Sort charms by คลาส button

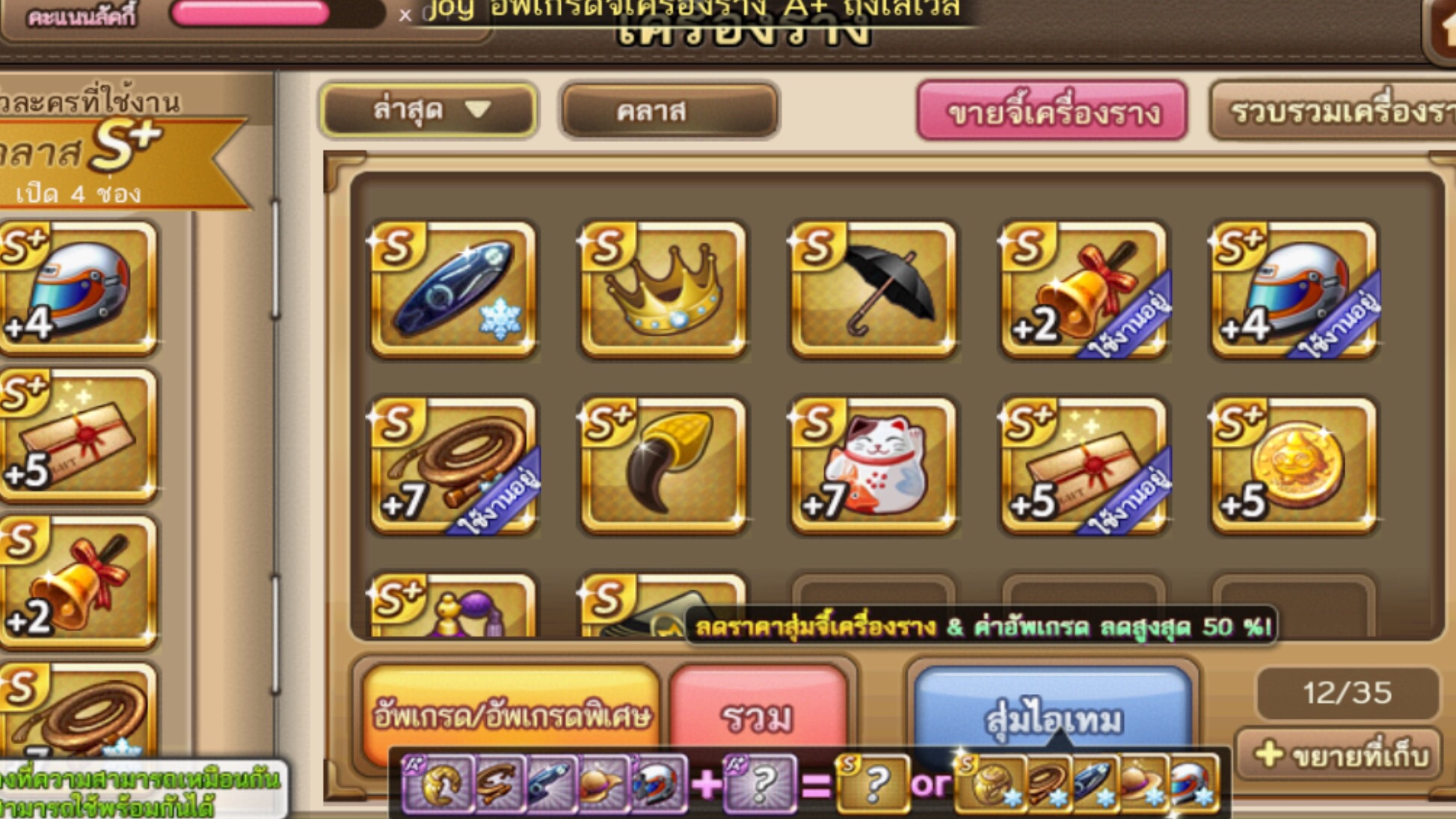point(669,111)
